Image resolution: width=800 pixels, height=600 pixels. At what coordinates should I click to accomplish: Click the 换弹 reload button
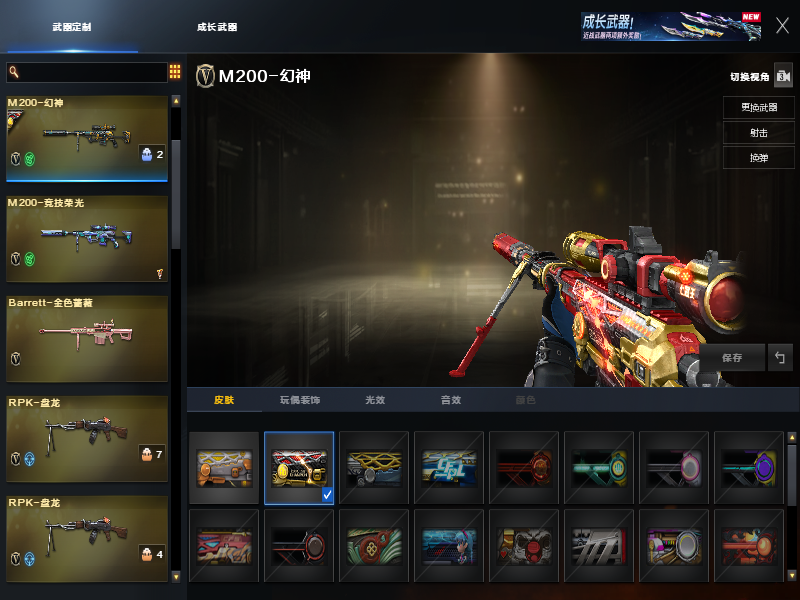point(759,158)
